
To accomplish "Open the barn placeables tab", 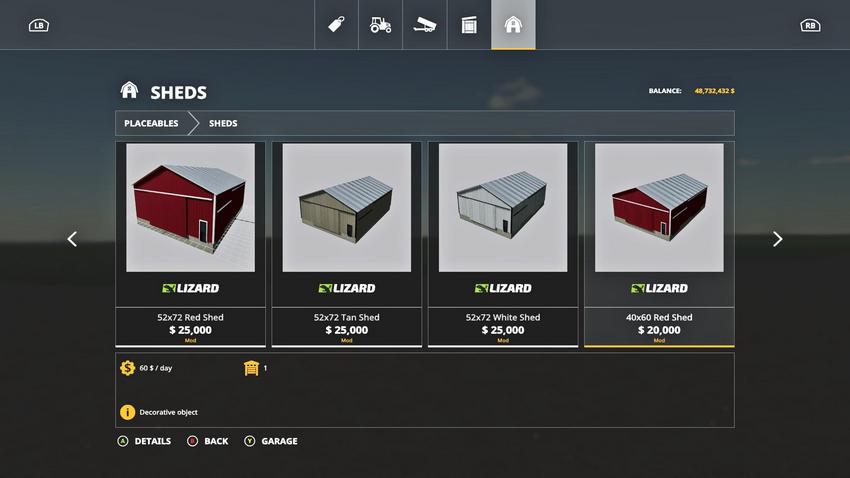I will [x=513, y=25].
